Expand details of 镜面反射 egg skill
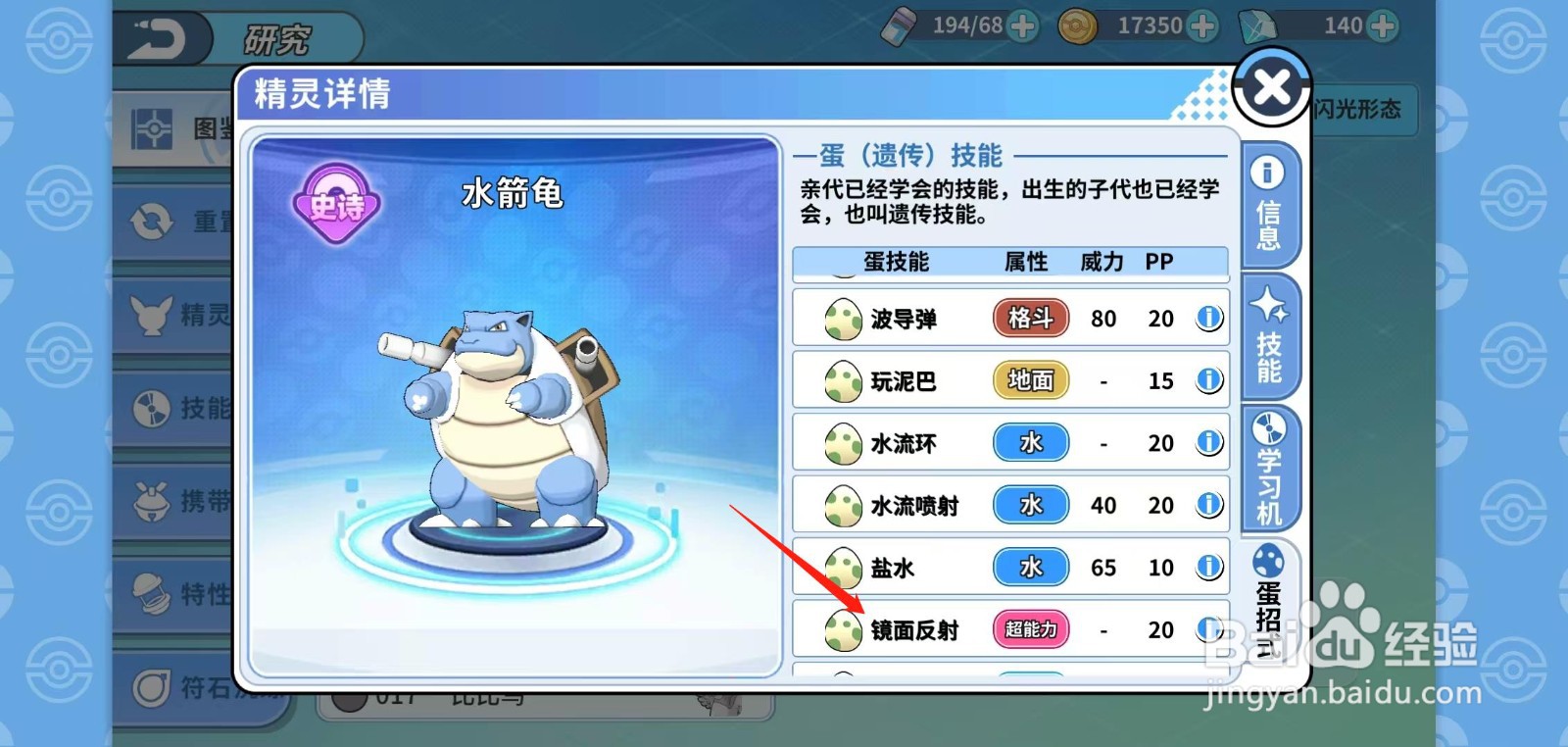Viewport: 1568px width, 747px height. pyautogui.click(x=1206, y=629)
